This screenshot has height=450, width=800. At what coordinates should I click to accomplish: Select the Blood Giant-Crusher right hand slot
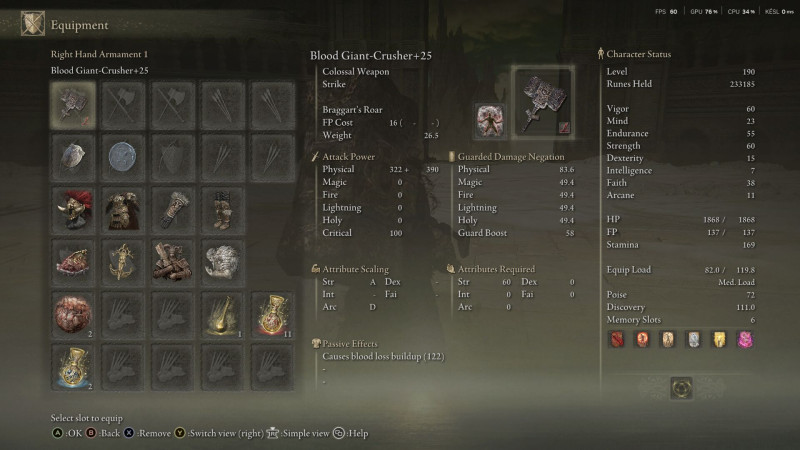(72, 103)
